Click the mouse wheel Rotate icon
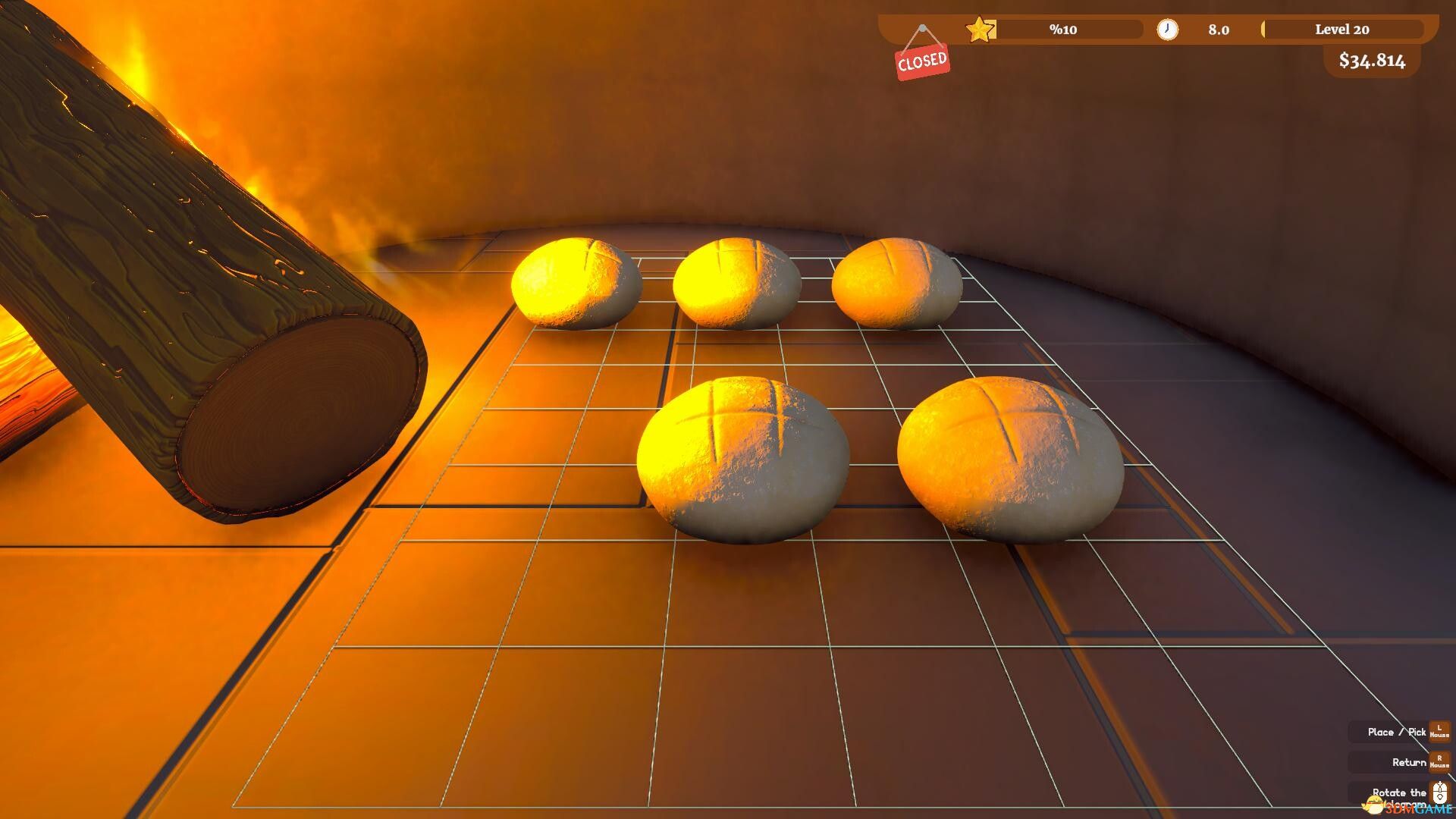Image resolution: width=1456 pixels, height=819 pixels. (x=1439, y=795)
